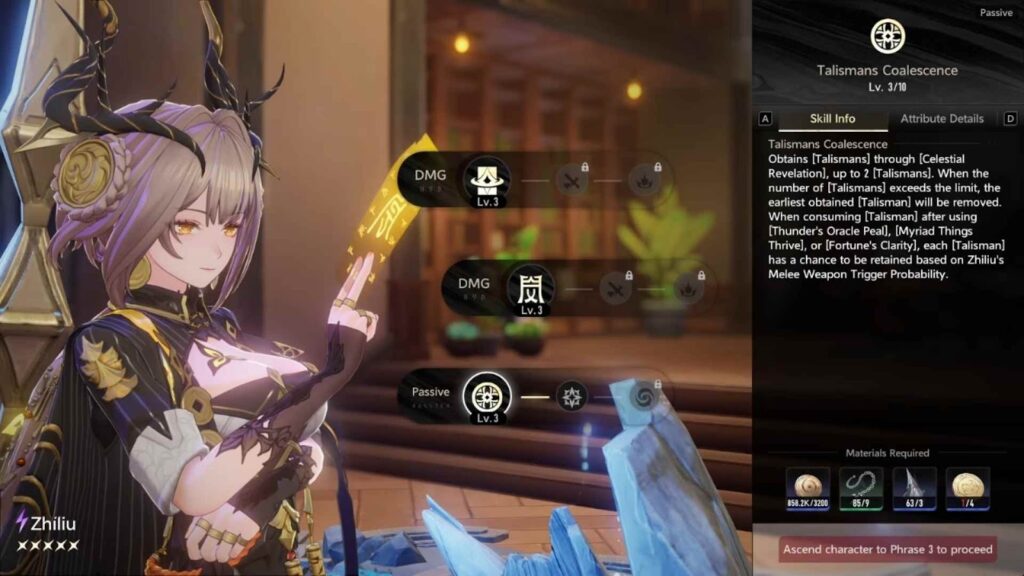Select locked flame node in the 岚 skill row
1024x576 pixels.
(686, 288)
